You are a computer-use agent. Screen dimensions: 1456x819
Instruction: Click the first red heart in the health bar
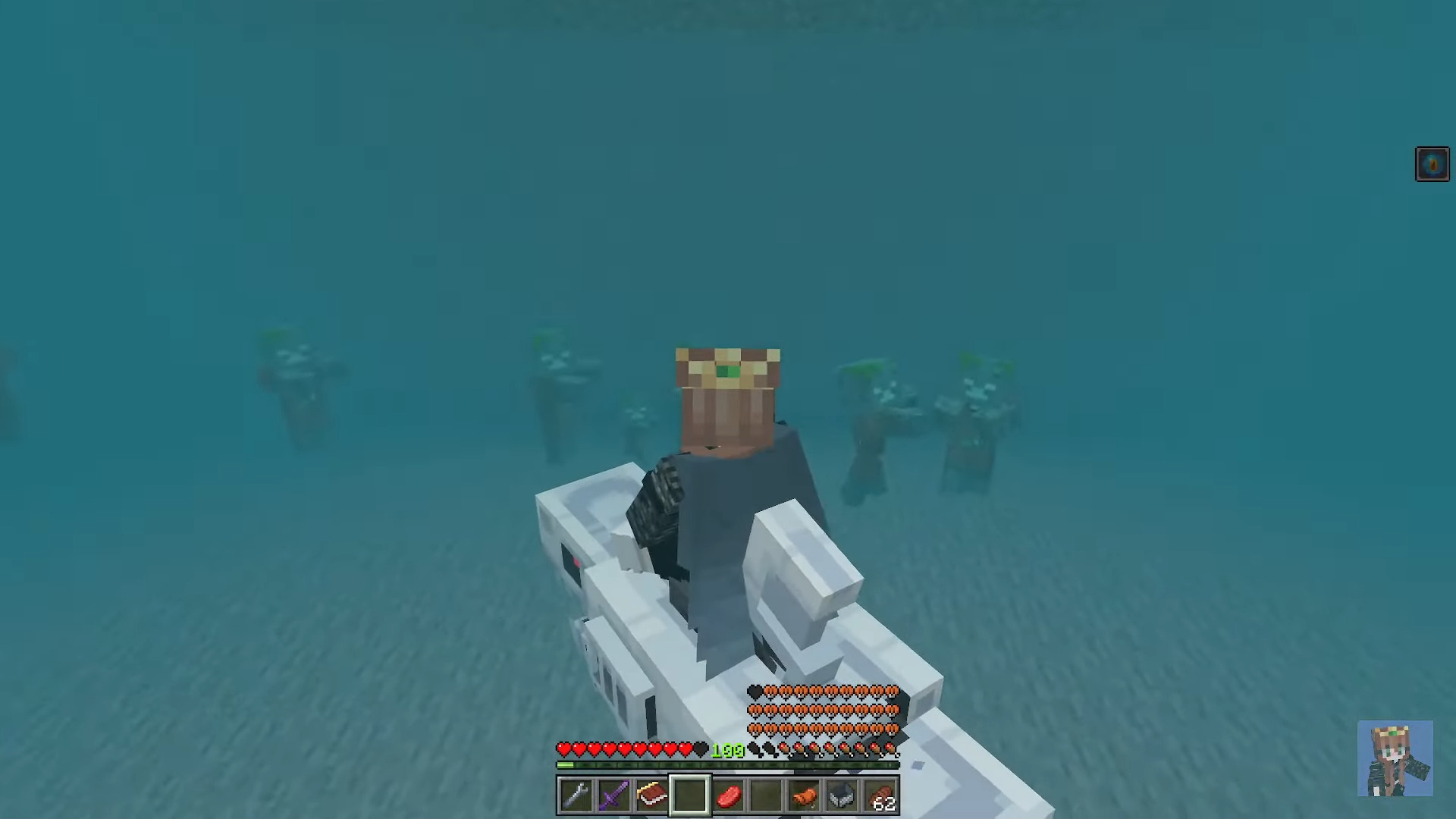click(x=564, y=749)
